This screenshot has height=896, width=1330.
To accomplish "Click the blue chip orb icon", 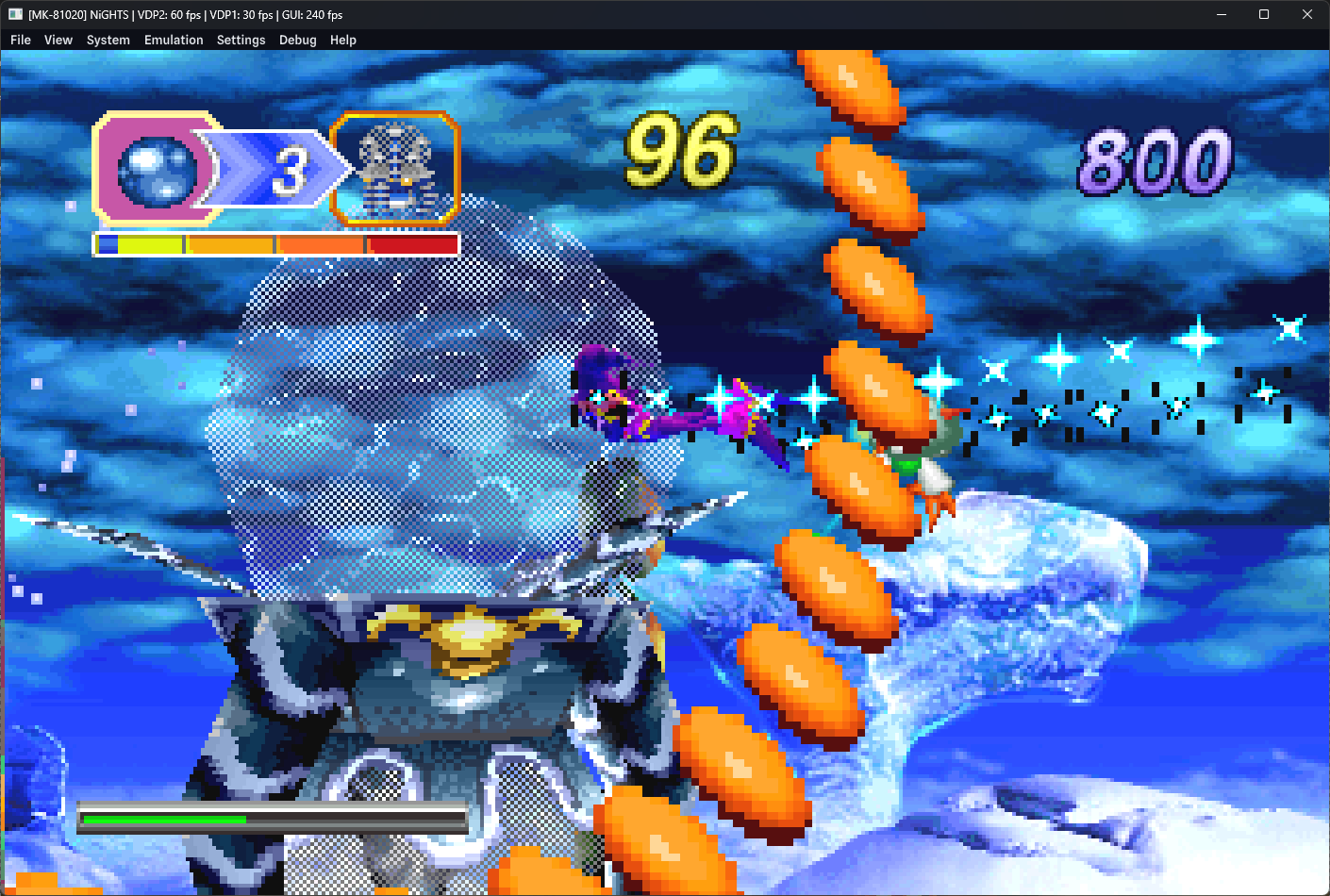I will [156, 170].
